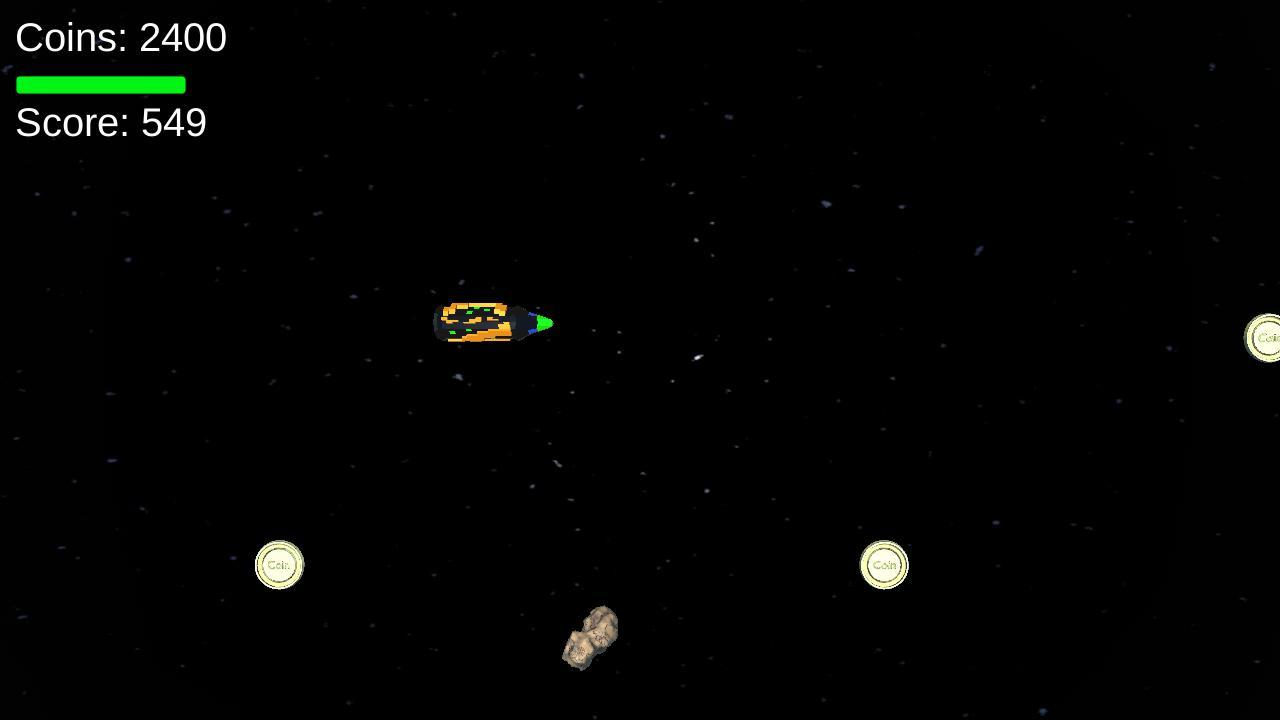Viewport: 1280px width, 720px height.
Task: Click the number 2400 in the coin counter
Action: coord(182,37)
